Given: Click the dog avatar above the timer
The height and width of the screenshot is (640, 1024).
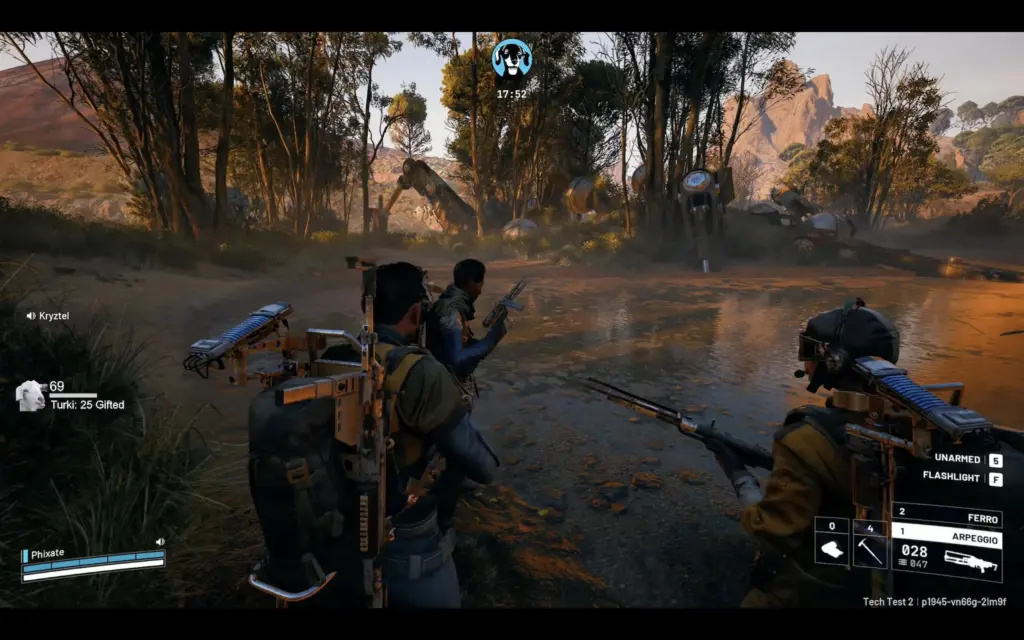Looking at the screenshot, I should pos(511,59).
